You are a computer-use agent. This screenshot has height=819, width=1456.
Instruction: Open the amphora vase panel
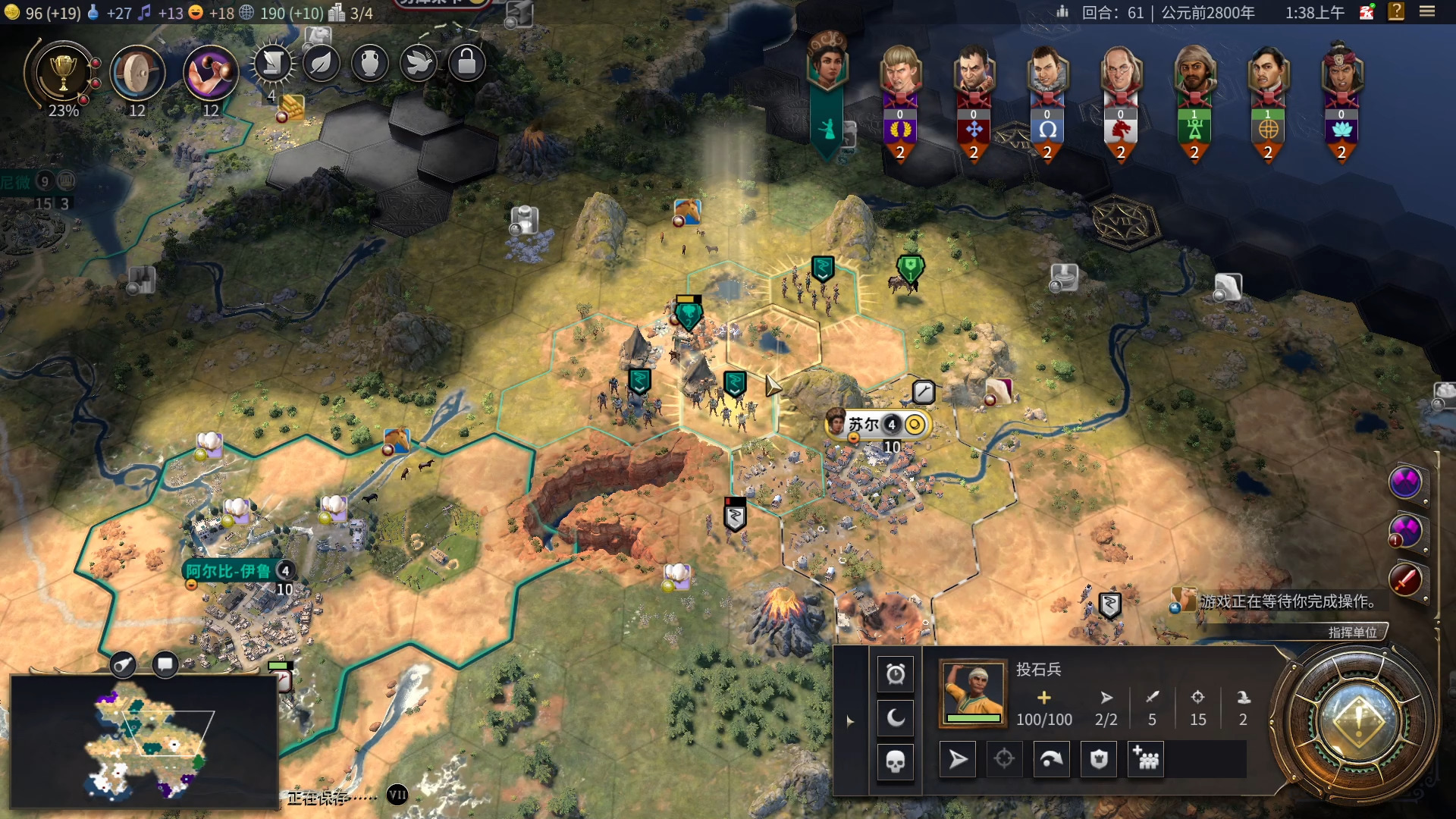(370, 64)
